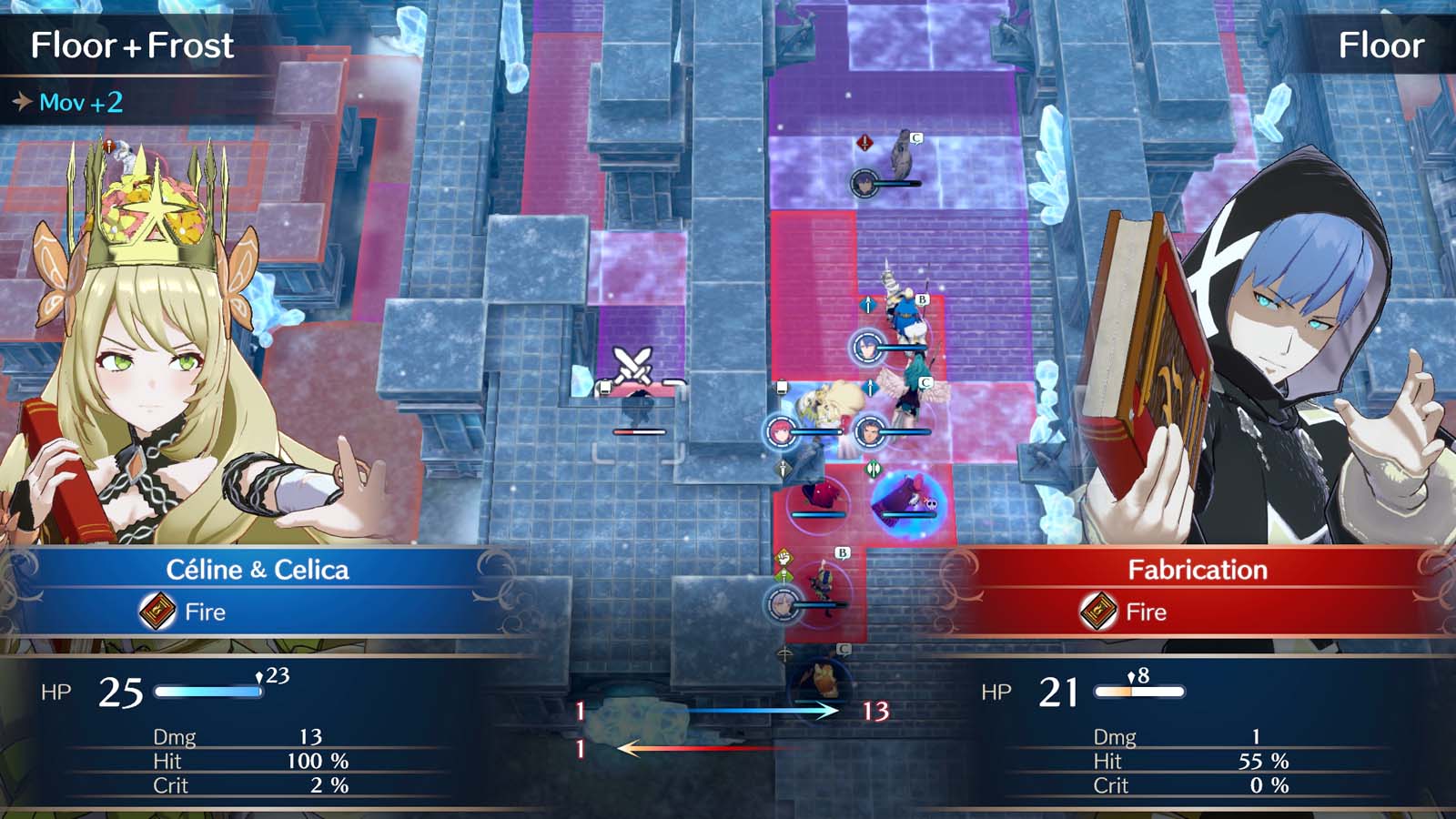Viewport: 1456px width, 819px height.
Task: Click the dagger weapon diamond icon
Action: pos(784,468)
